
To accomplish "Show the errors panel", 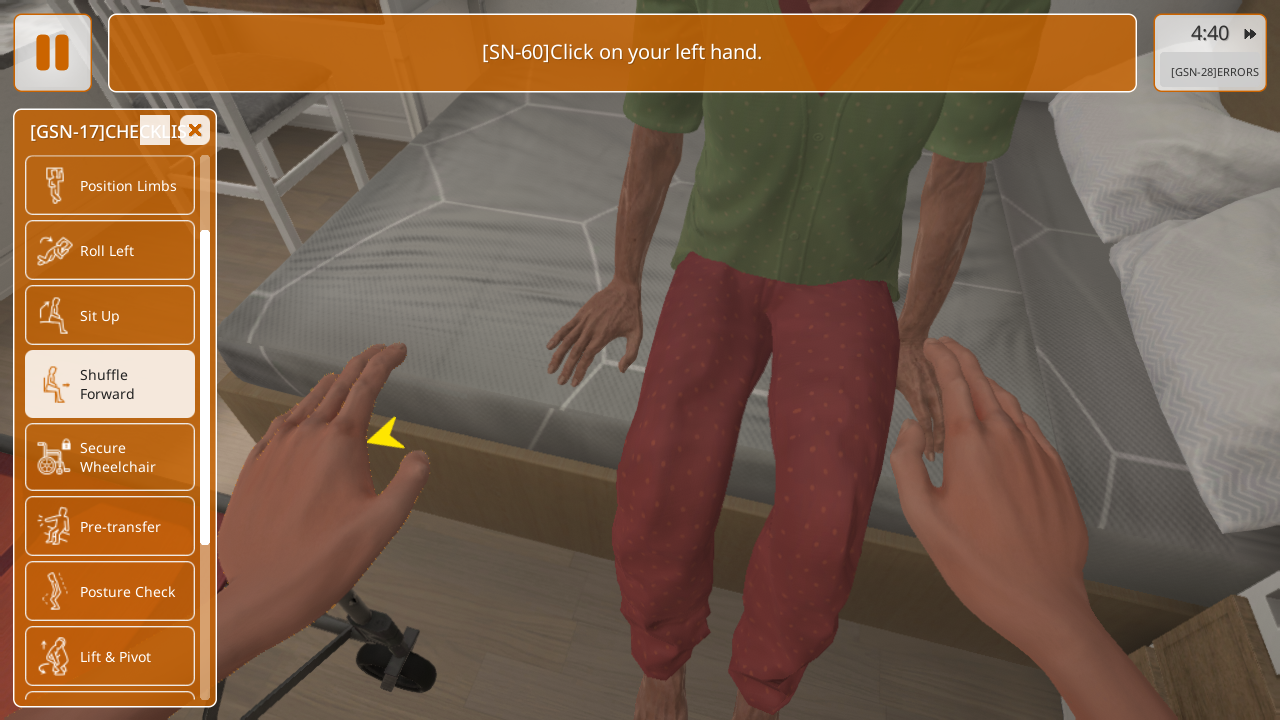I will (x=1214, y=72).
